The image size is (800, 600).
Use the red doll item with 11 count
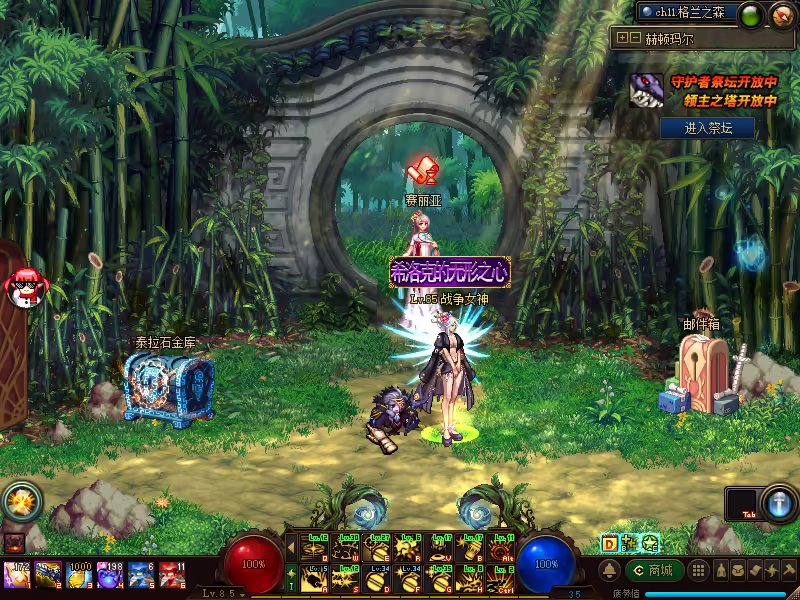(x=172, y=574)
